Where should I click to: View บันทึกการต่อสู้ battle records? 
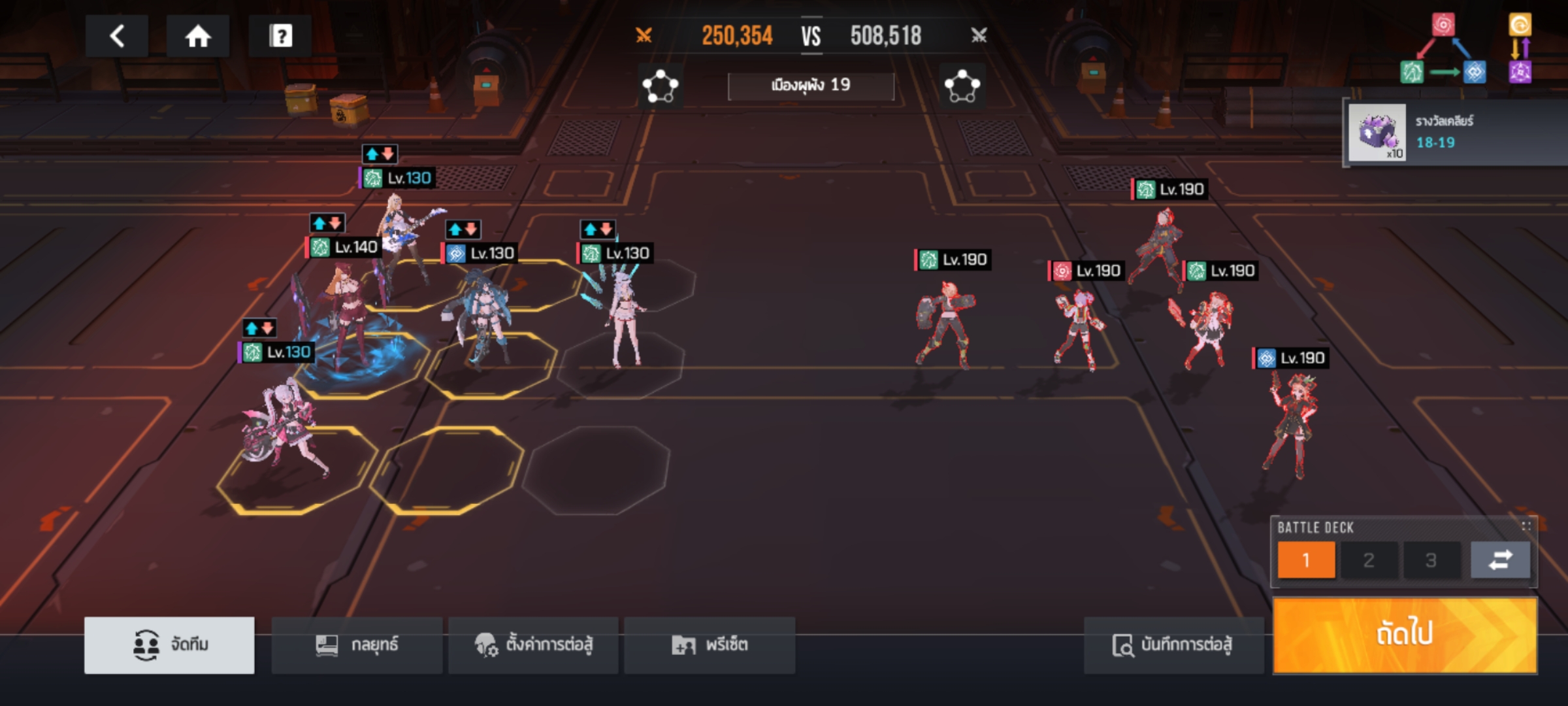[x=1173, y=645]
